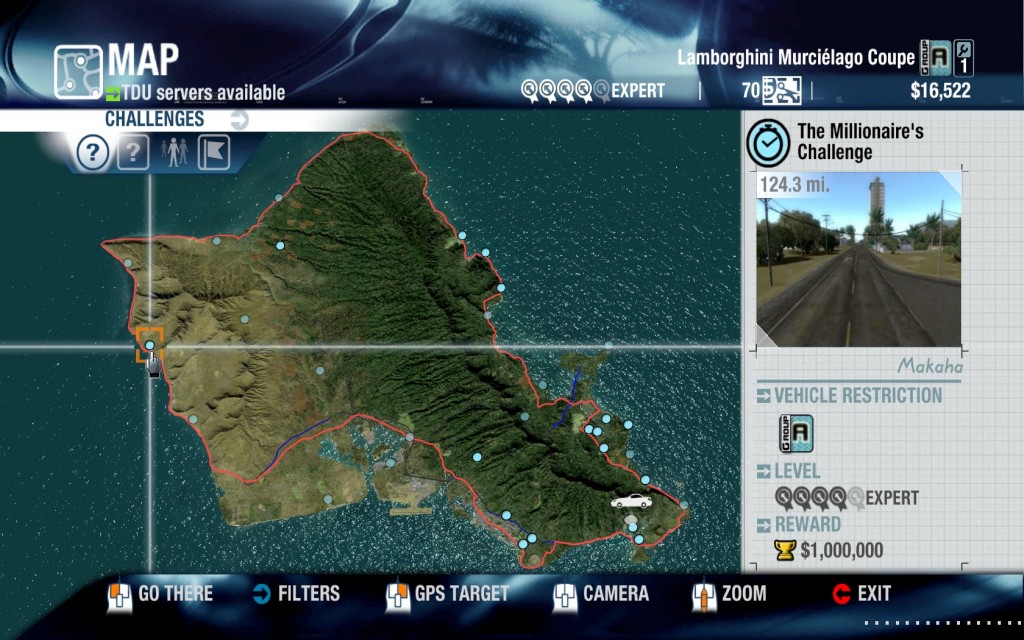Set a GPS TARGET
This screenshot has width=1024, height=640.
[447, 594]
